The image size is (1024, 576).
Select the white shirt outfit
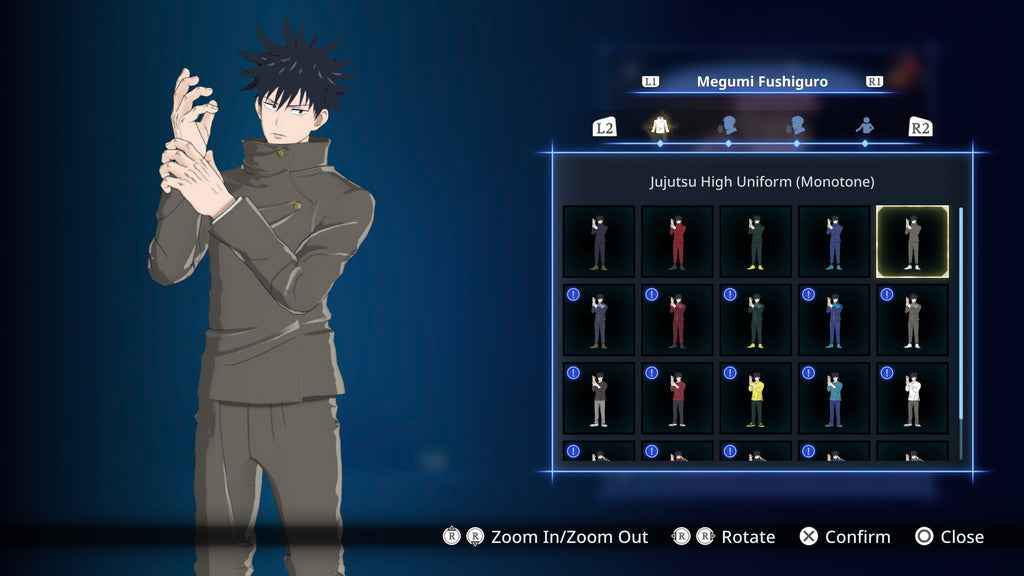(x=912, y=398)
